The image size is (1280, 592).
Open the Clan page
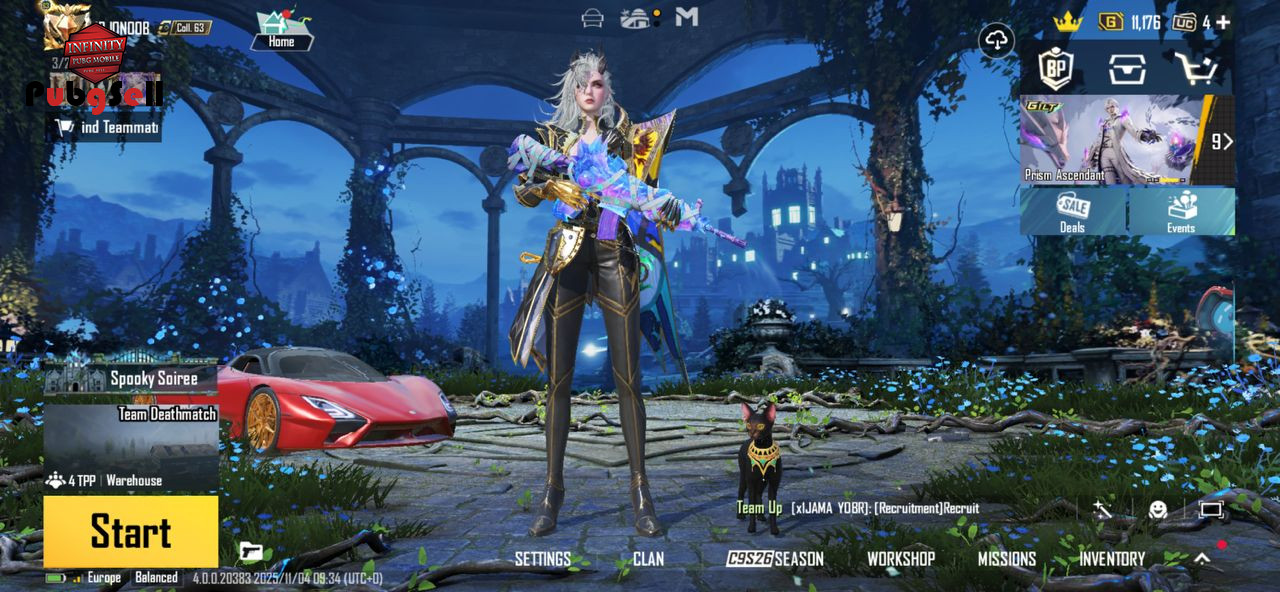(648, 559)
